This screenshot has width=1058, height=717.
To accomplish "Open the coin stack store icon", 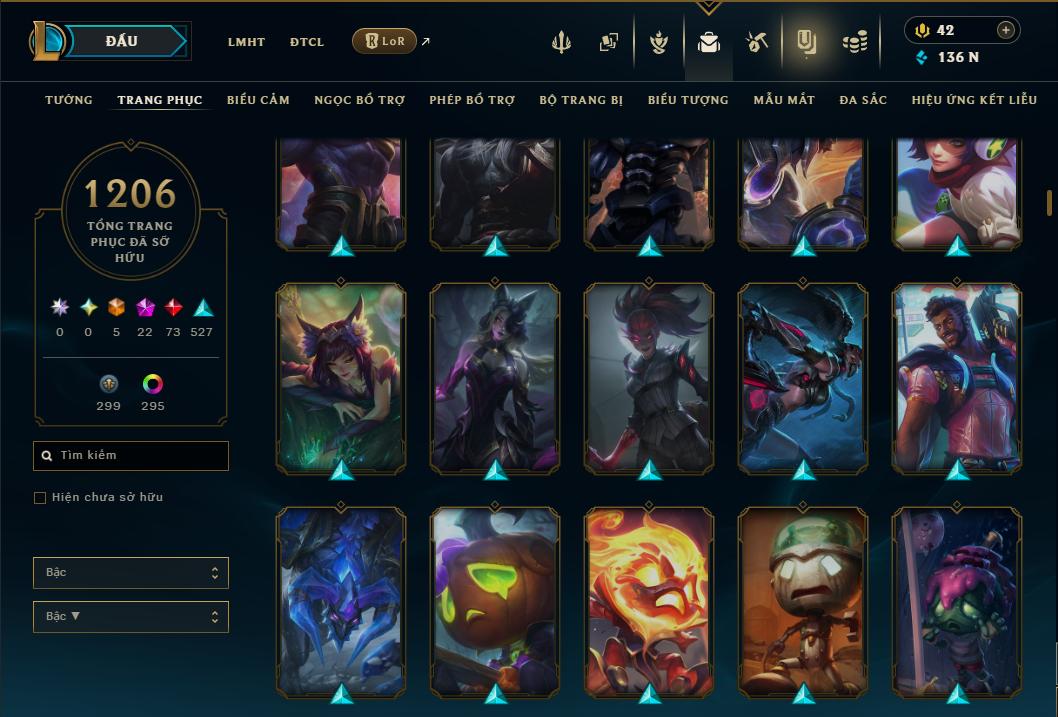I will pos(854,42).
